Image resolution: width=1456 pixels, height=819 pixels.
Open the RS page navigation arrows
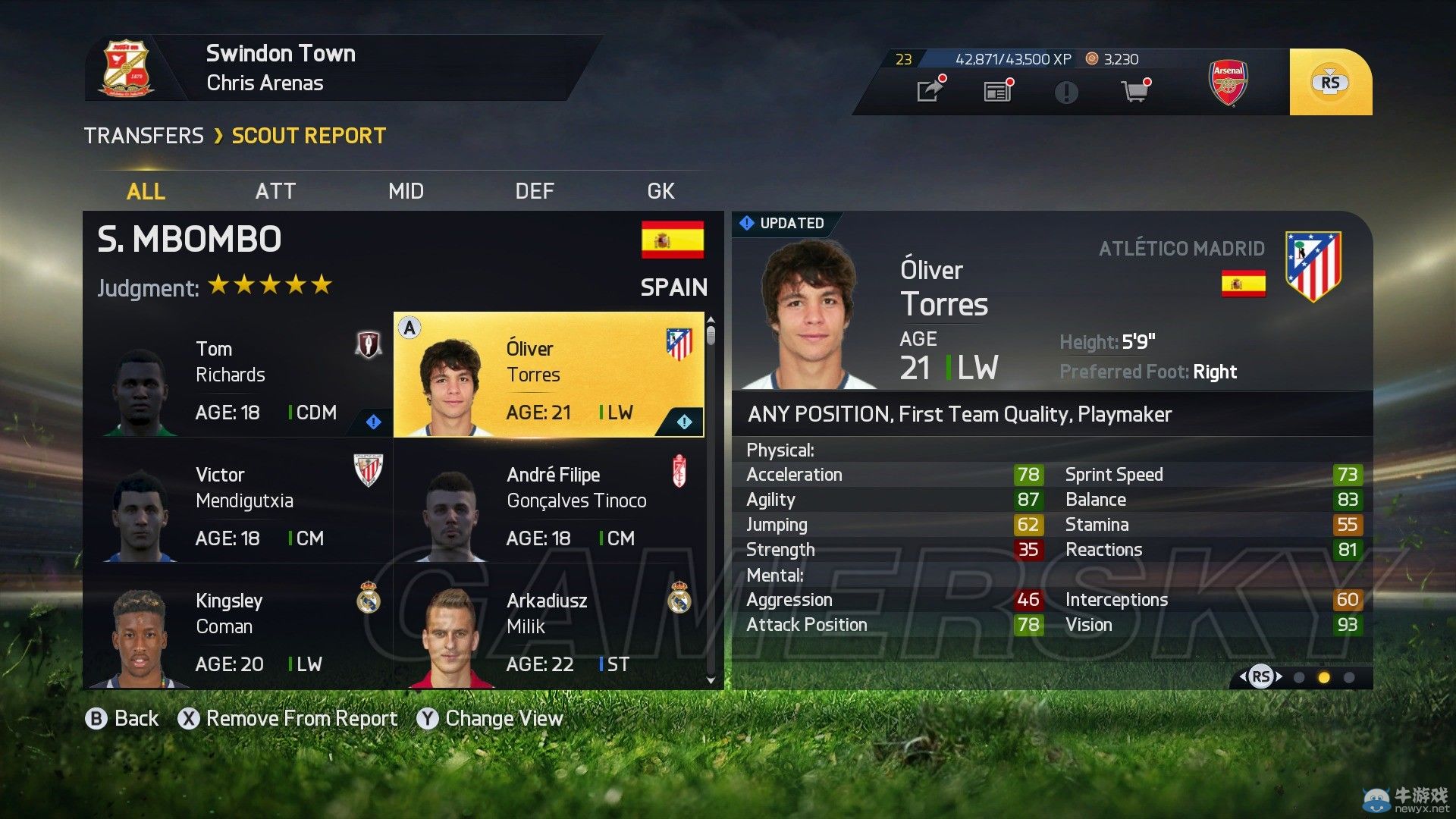[x=1260, y=675]
